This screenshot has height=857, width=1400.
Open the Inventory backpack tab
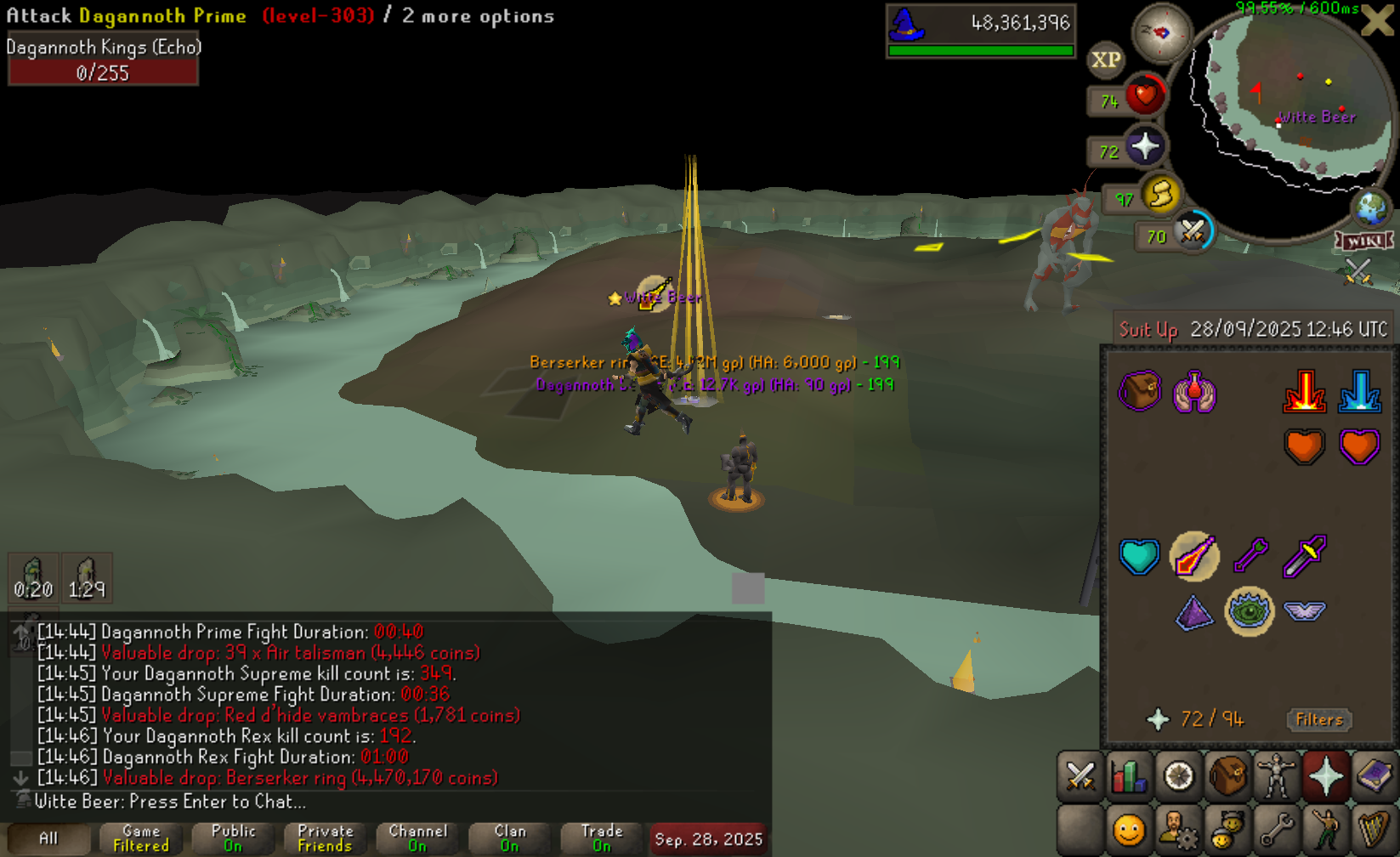click(1227, 776)
